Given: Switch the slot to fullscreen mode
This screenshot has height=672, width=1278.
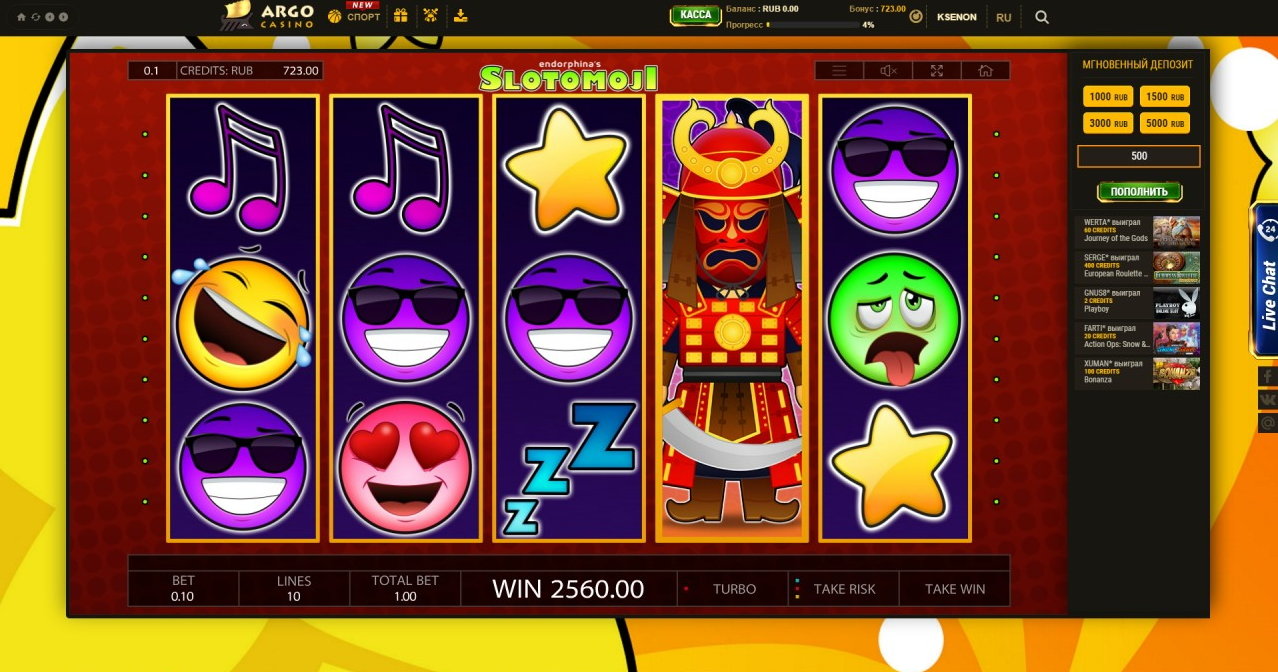Looking at the screenshot, I should (x=937, y=71).
